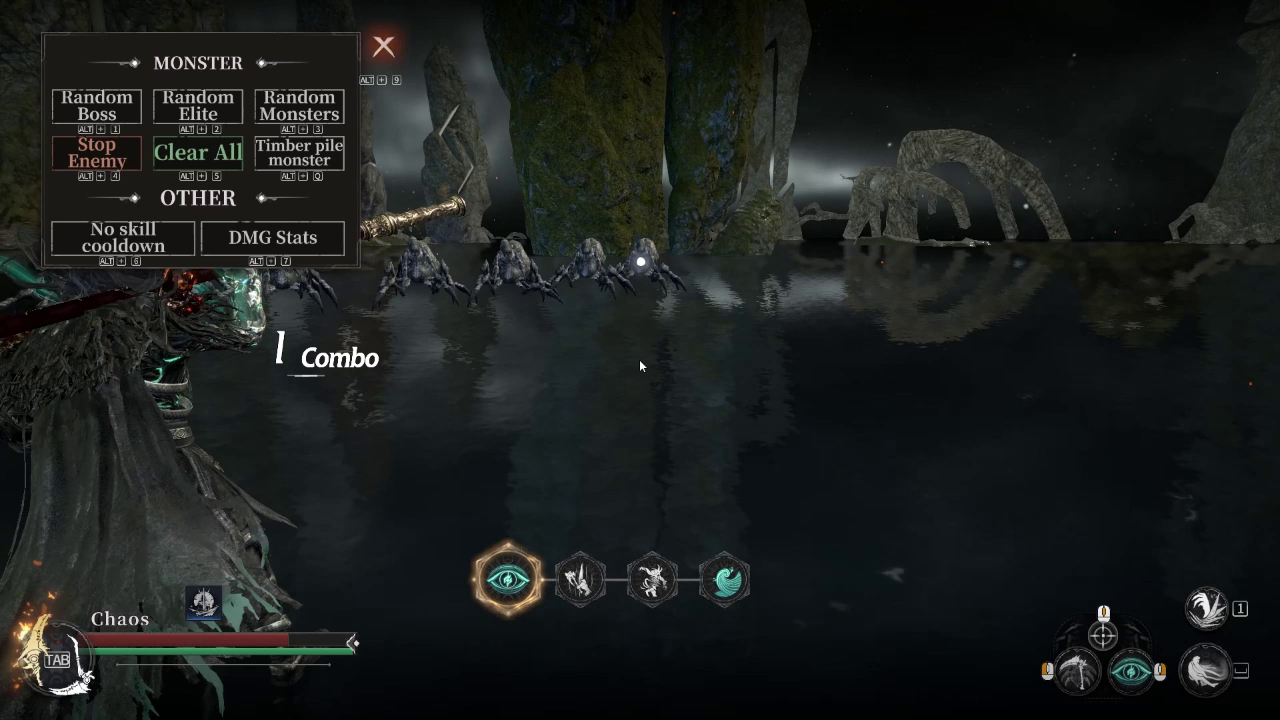Toggle Stop Enemy mode
The width and height of the screenshot is (1280, 720).
[x=96, y=153]
